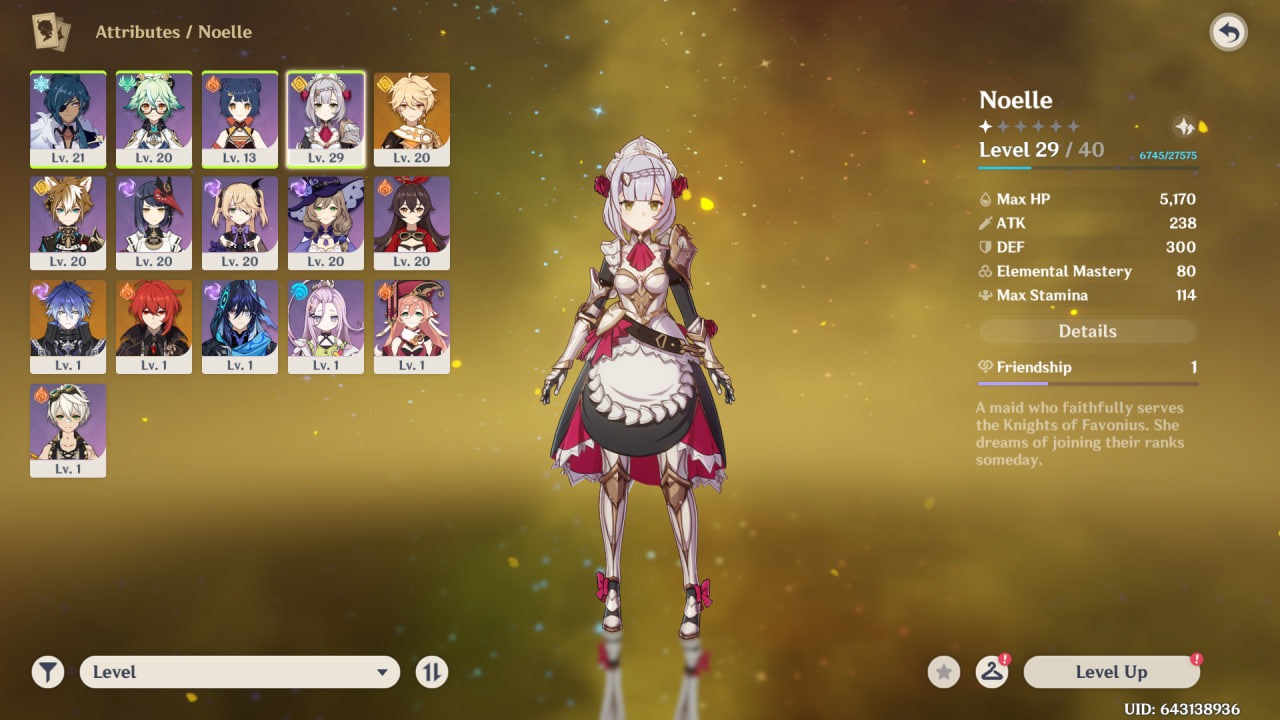
Task: Pick the blond Traveler portrait
Action: pos(412,119)
